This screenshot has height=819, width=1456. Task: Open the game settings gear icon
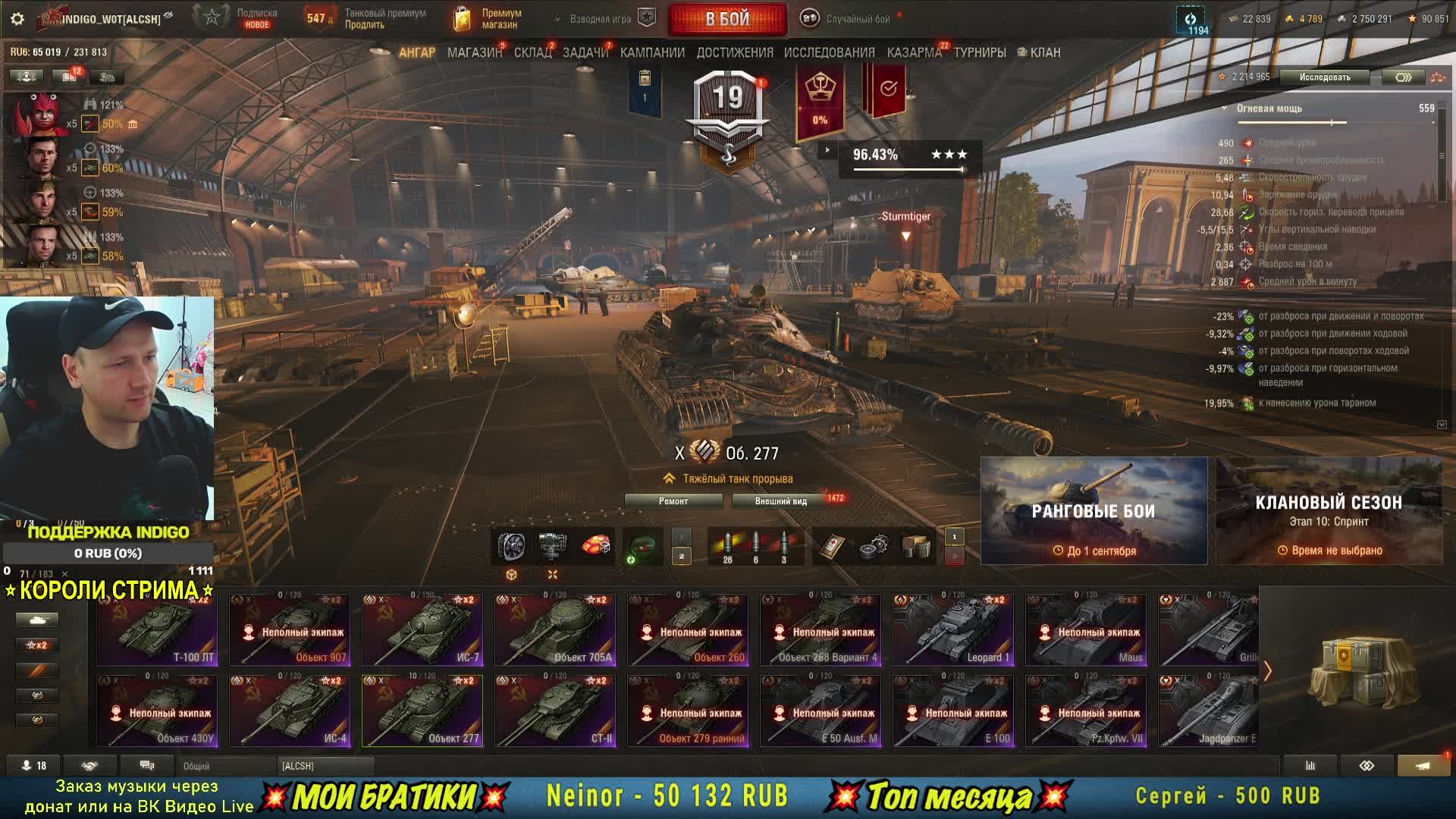tap(17, 19)
